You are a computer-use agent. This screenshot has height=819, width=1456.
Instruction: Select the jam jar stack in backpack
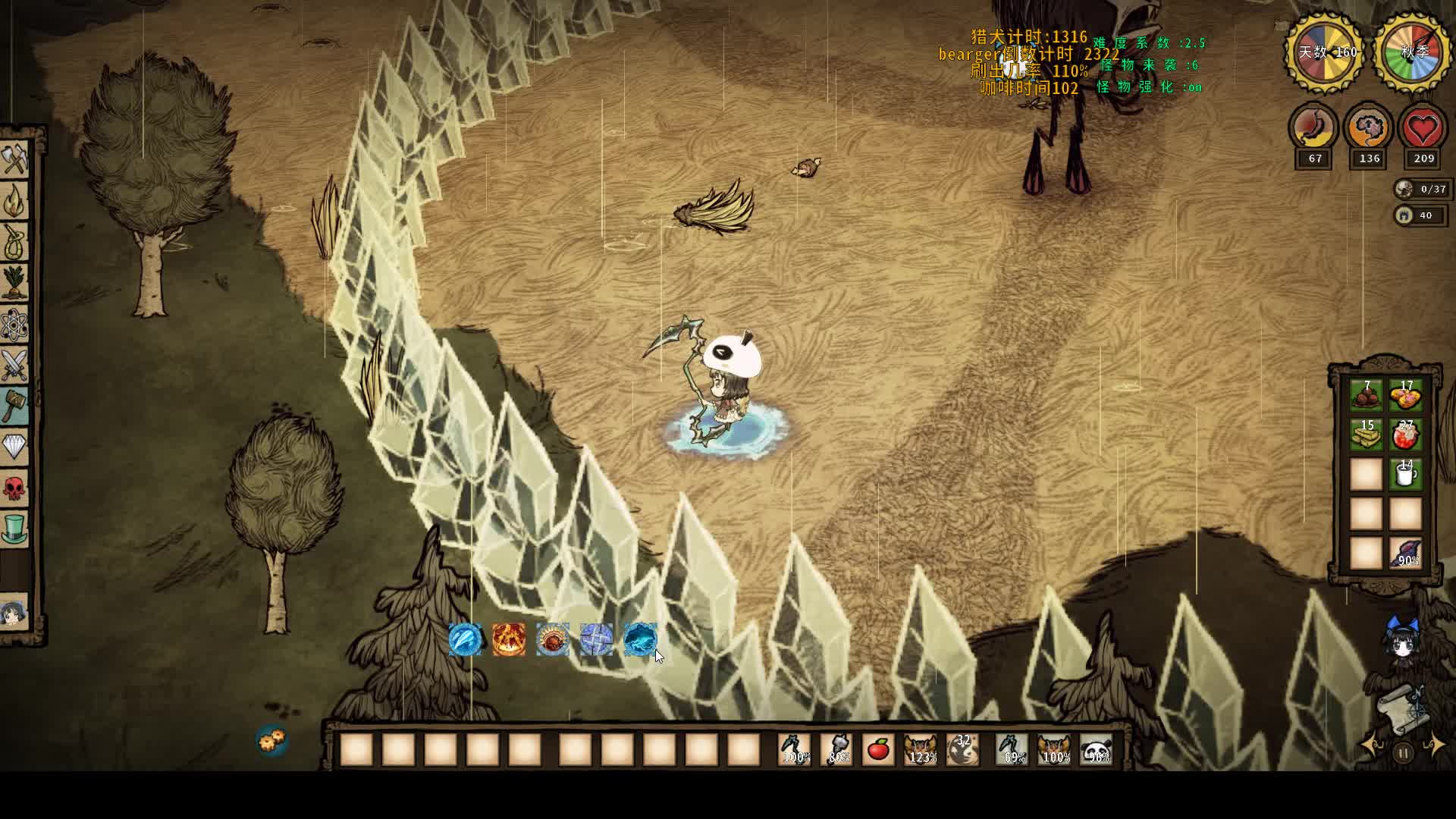[1406, 435]
